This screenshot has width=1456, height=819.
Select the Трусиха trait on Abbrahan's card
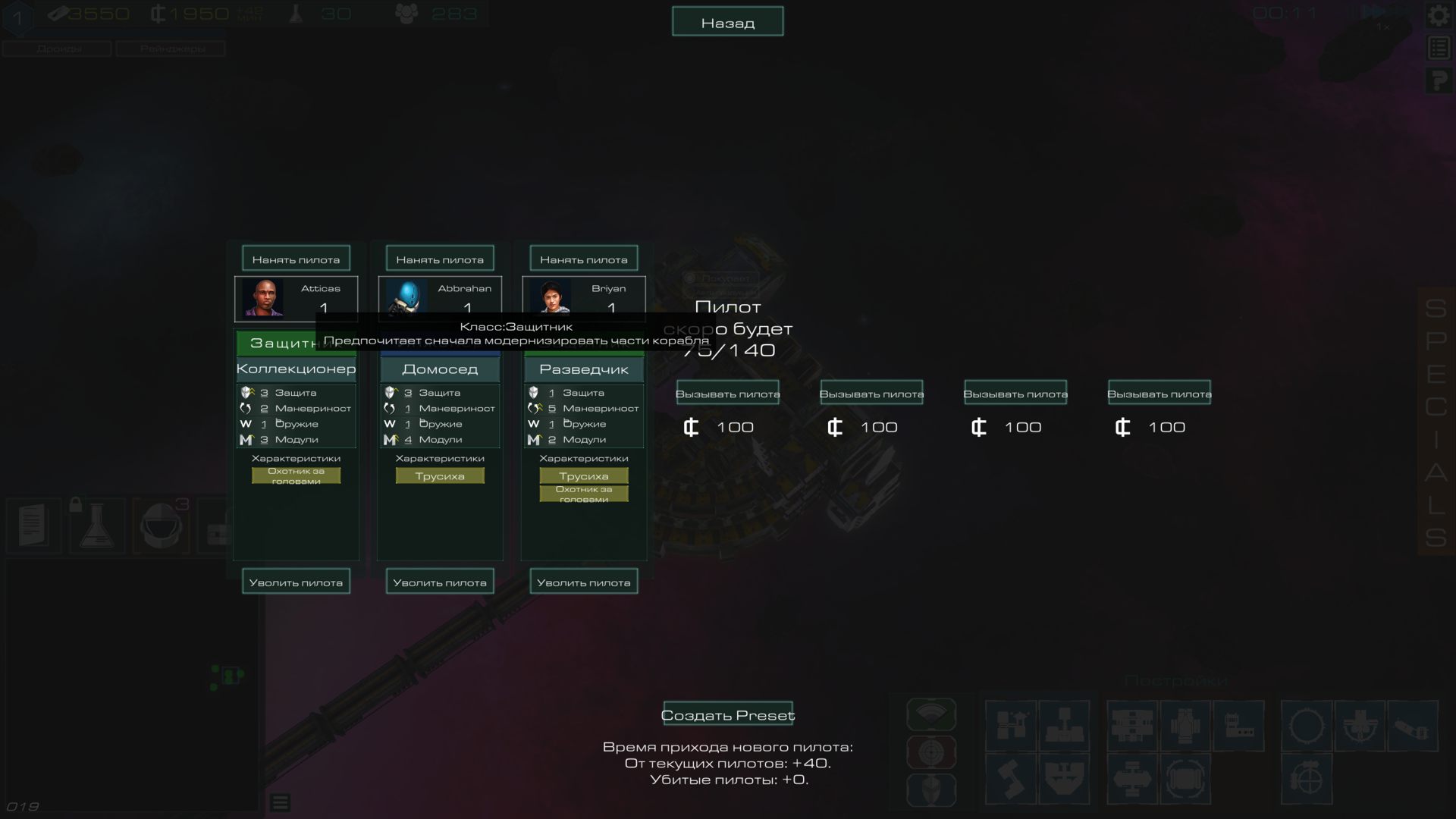tap(440, 475)
